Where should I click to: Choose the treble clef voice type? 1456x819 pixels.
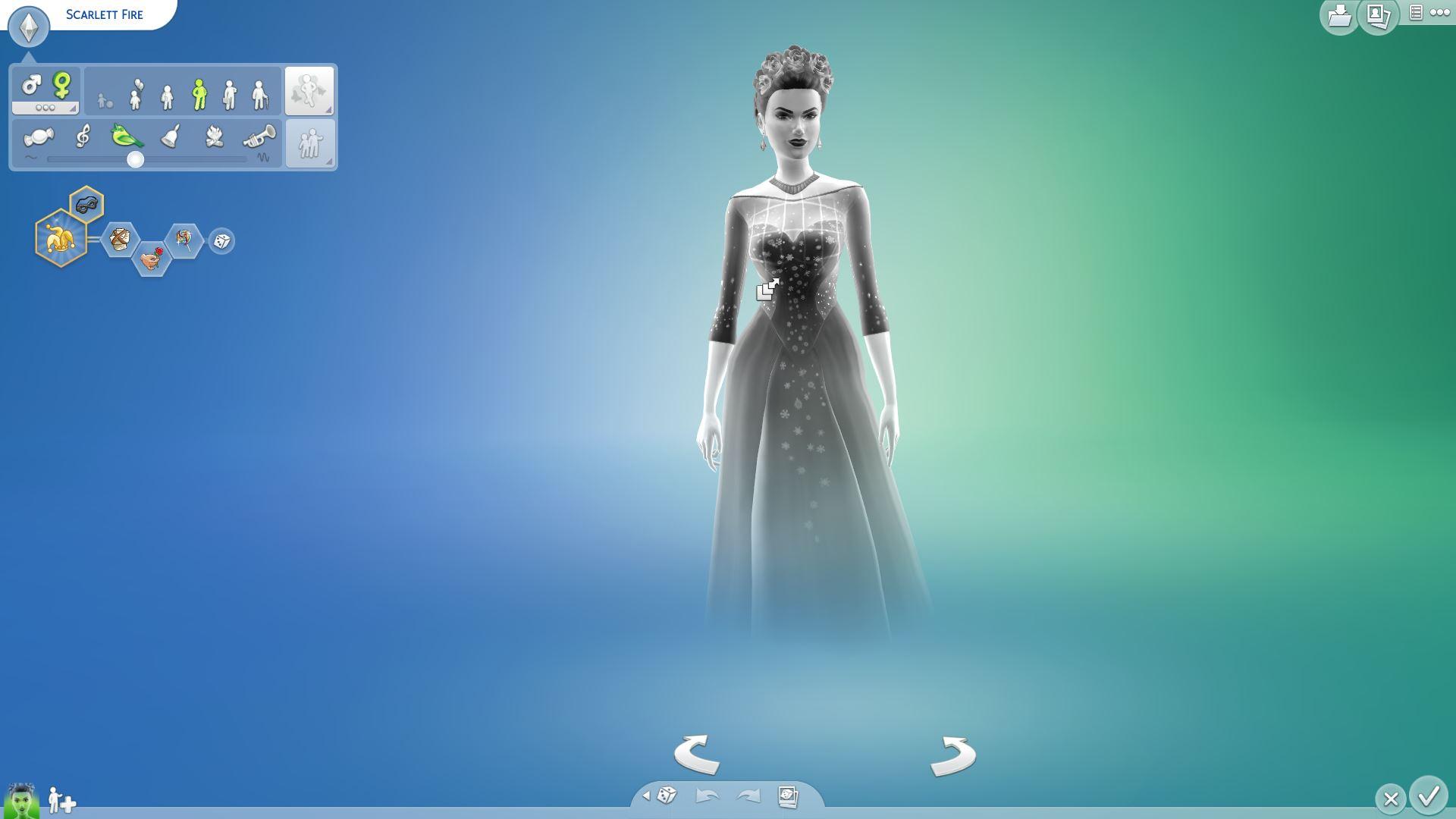[83, 136]
